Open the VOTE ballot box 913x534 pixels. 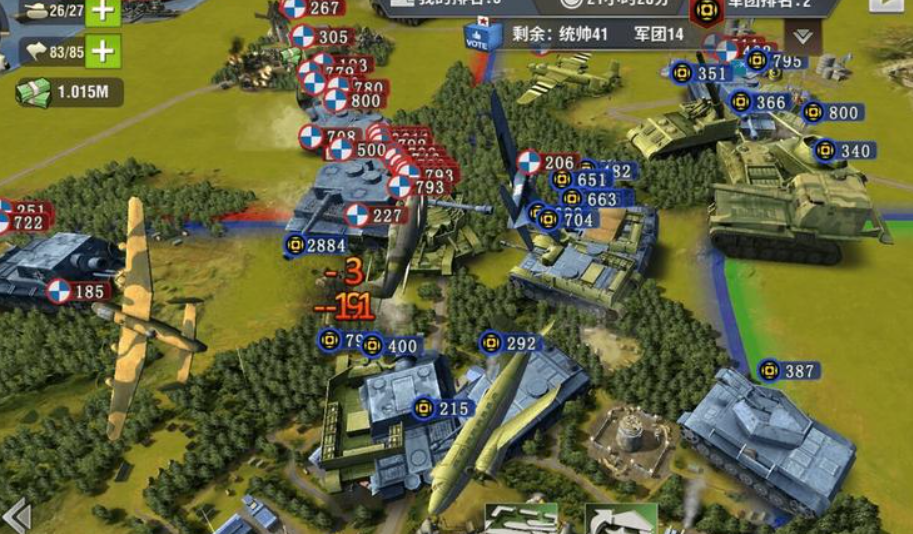(477, 36)
